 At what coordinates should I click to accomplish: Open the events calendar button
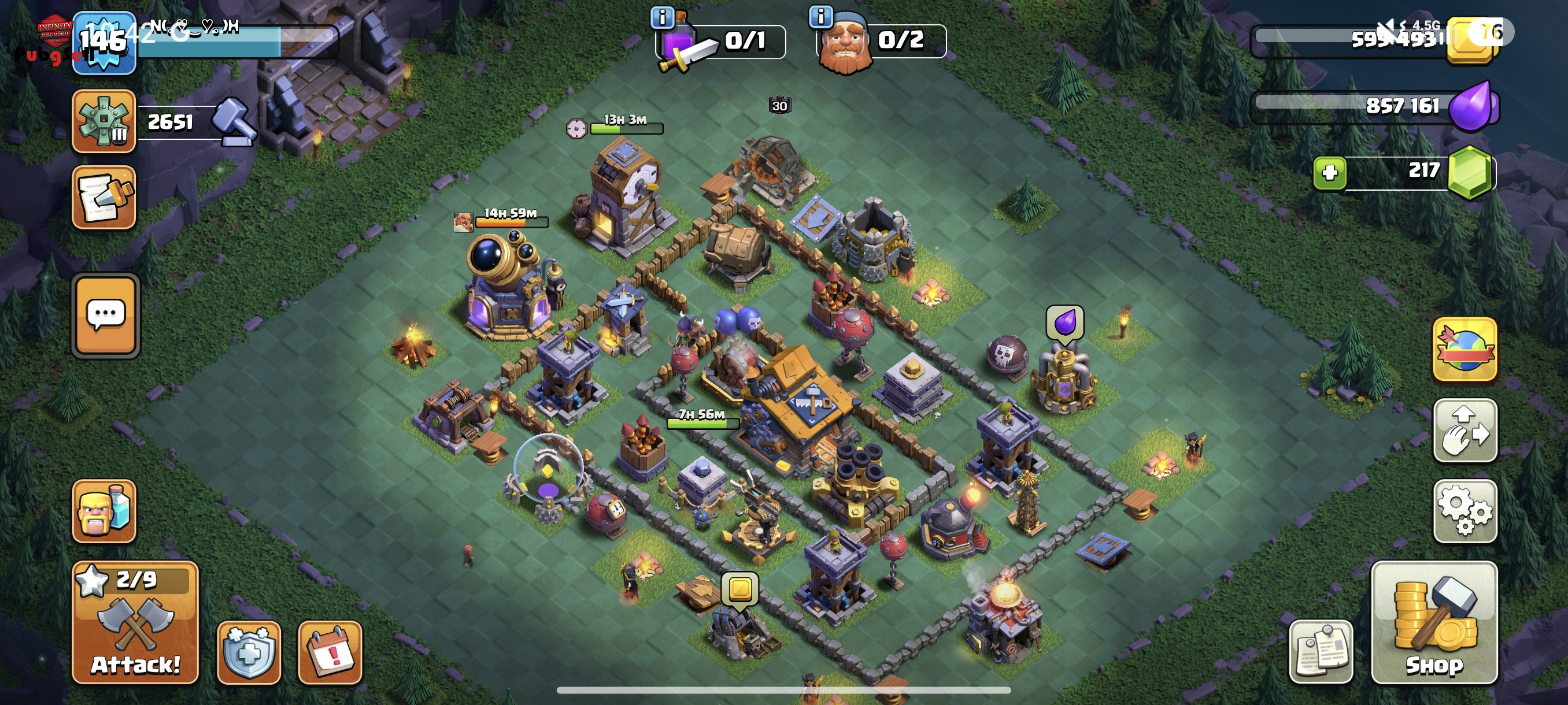(x=330, y=652)
